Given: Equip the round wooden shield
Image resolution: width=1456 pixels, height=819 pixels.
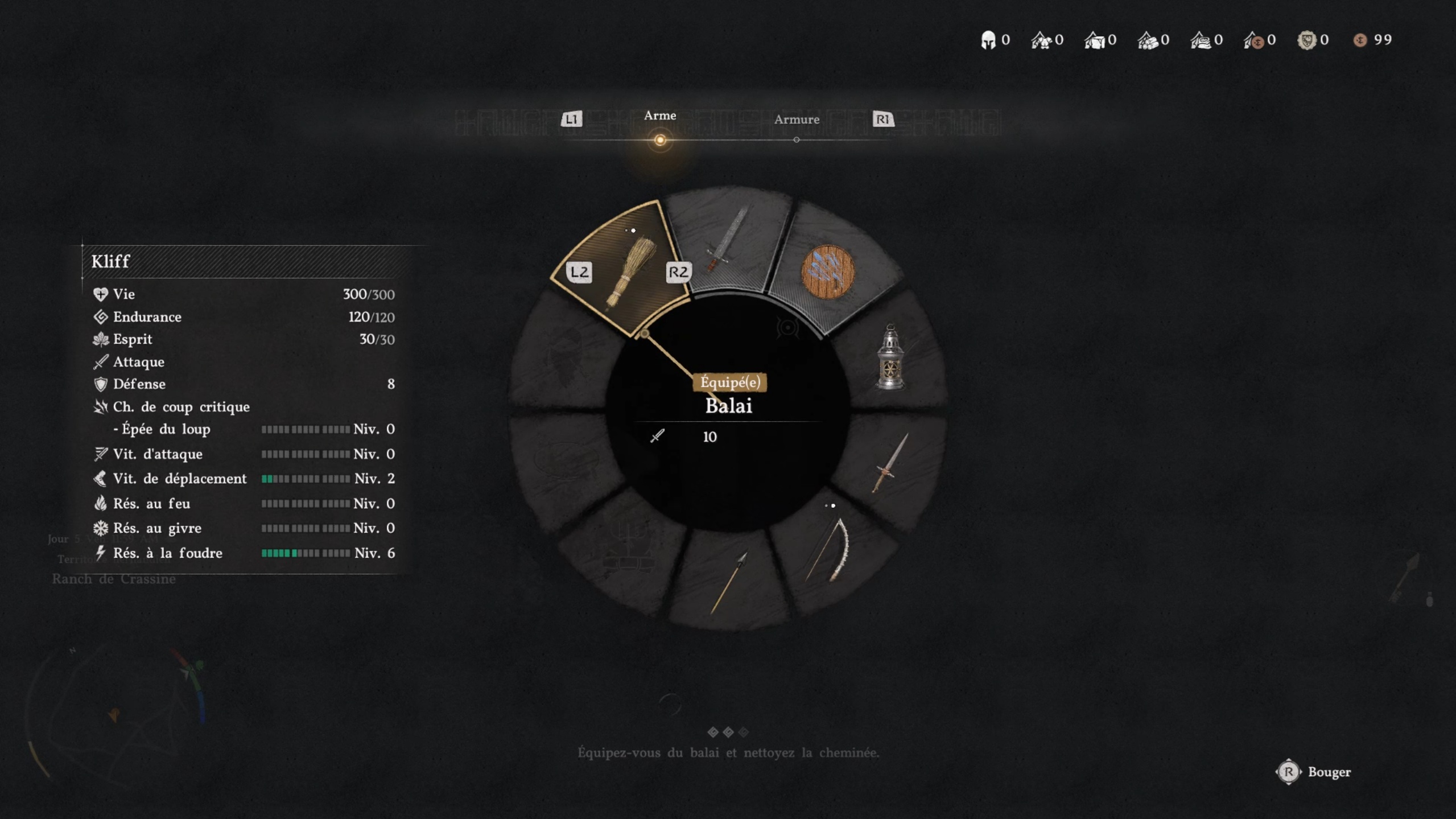Looking at the screenshot, I should click(827, 272).
